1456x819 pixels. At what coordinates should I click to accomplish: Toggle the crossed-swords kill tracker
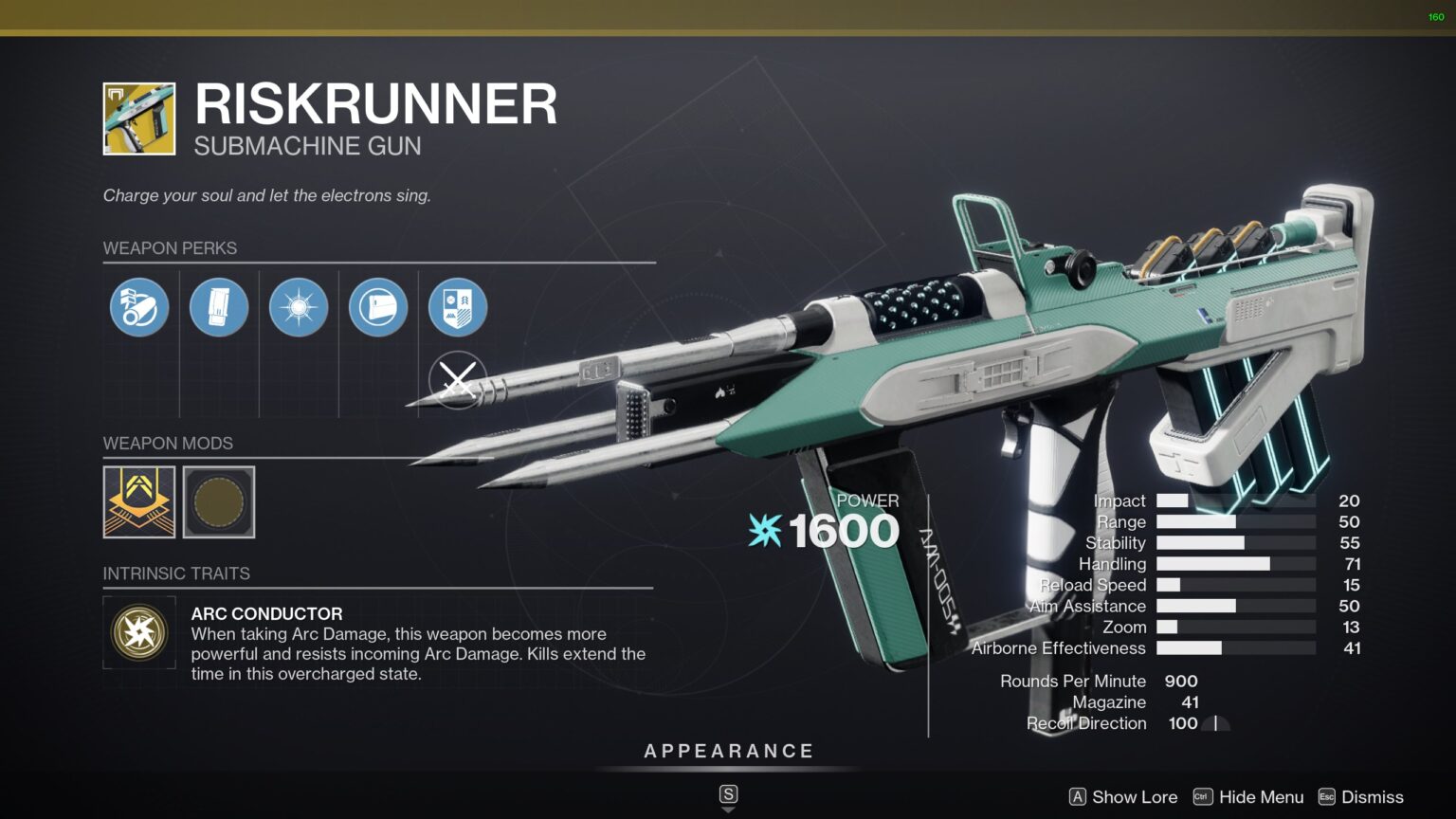click(458, 383)
